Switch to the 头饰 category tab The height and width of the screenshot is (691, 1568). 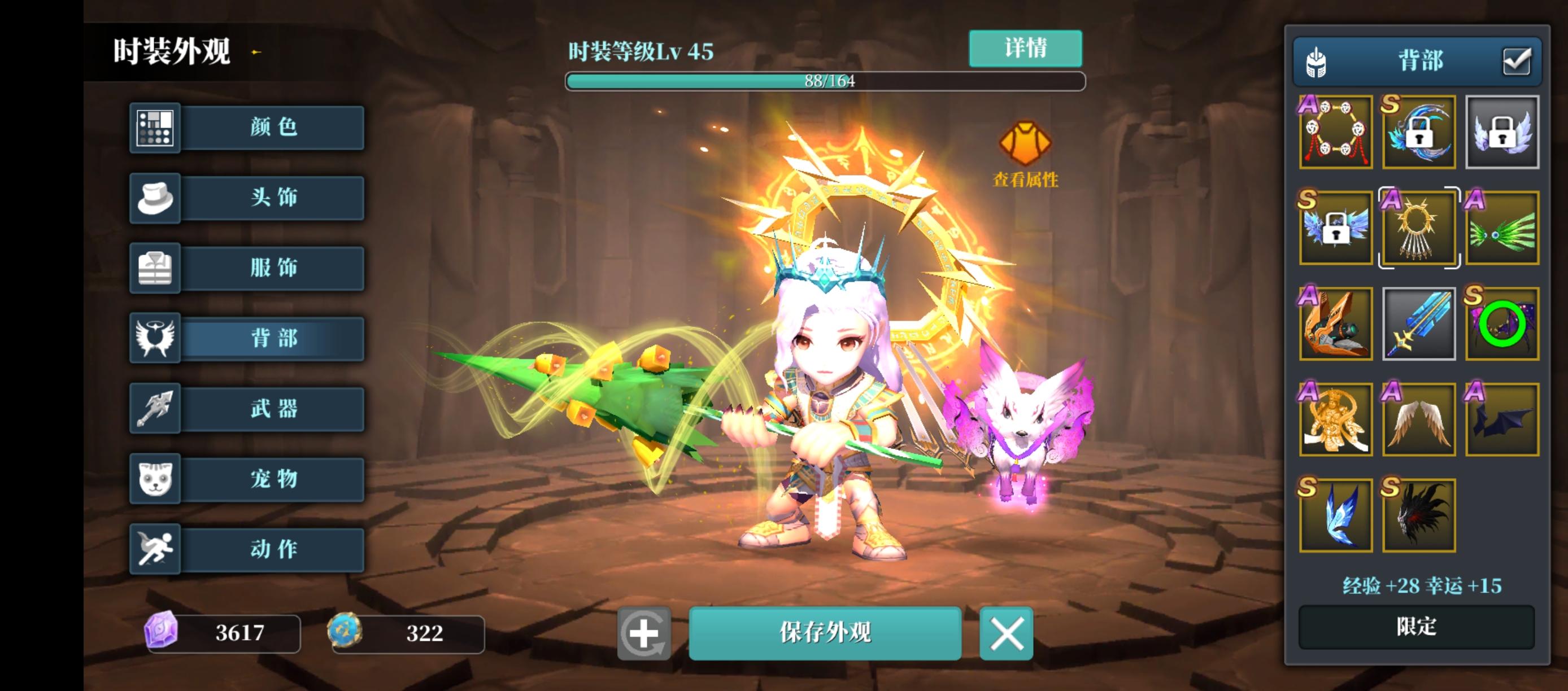click(x=274, y=198)
